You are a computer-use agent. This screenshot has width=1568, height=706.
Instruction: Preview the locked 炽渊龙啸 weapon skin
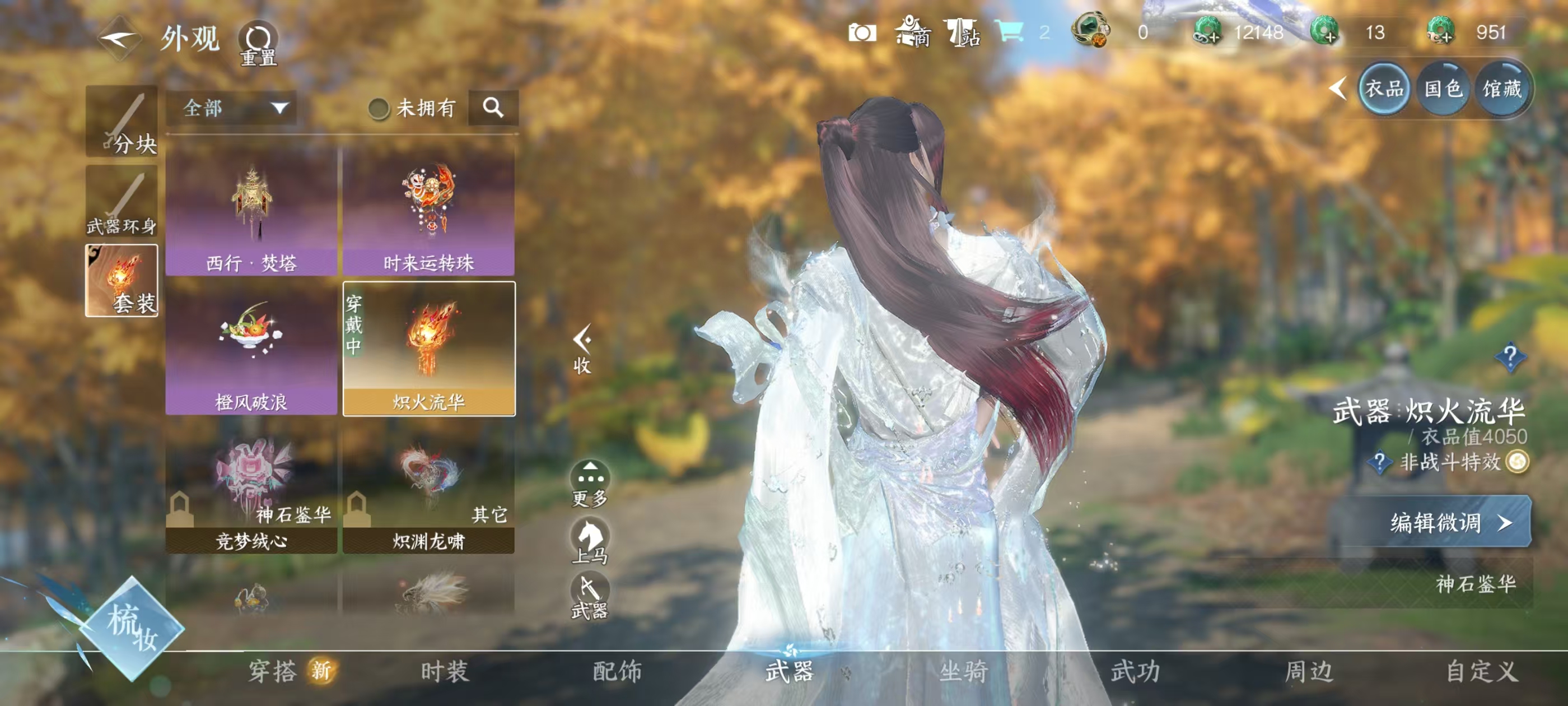428,489
